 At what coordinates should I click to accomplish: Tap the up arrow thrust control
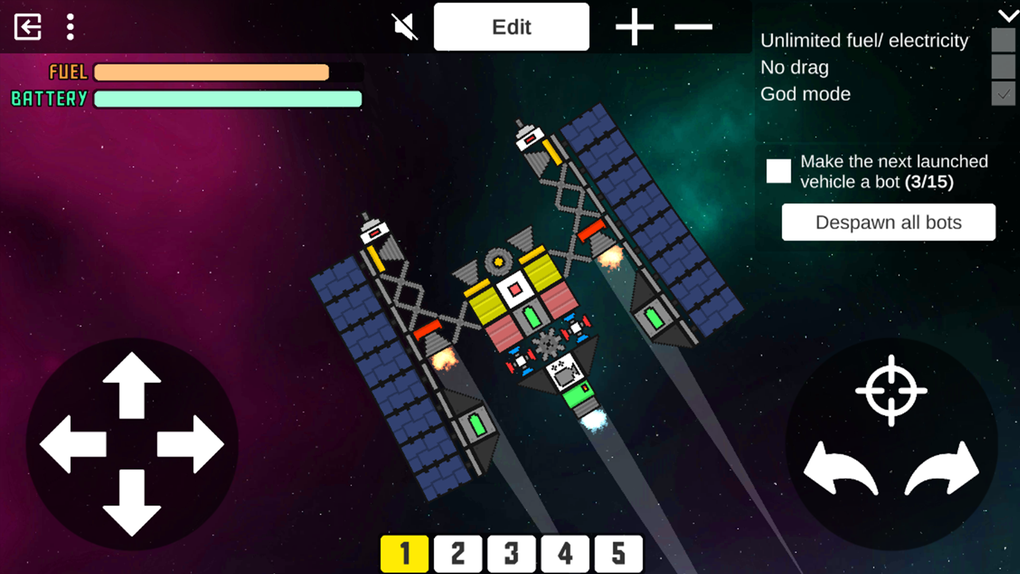[x=132, y=384]
